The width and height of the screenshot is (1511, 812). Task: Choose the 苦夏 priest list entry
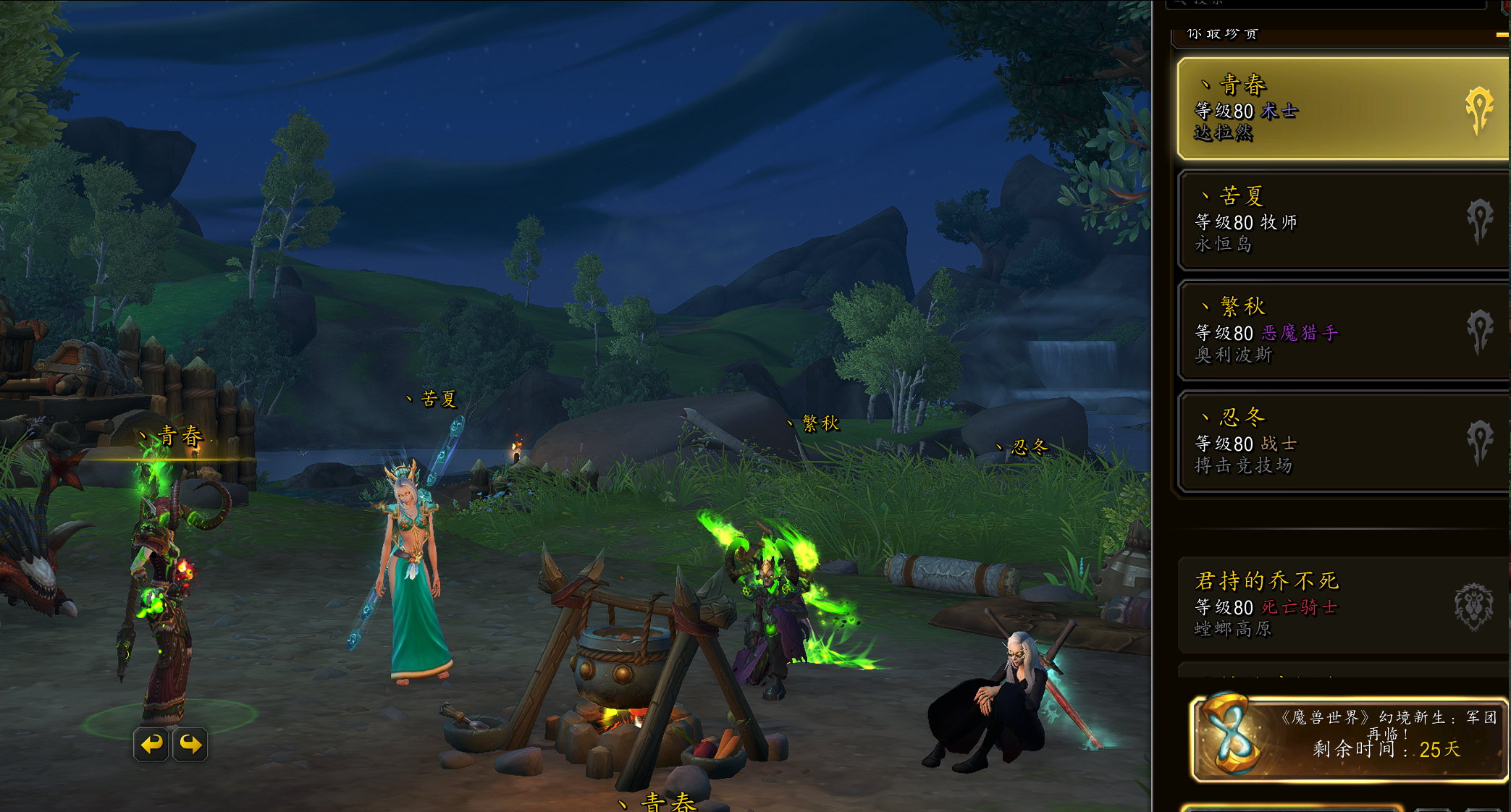point(1342,220)
